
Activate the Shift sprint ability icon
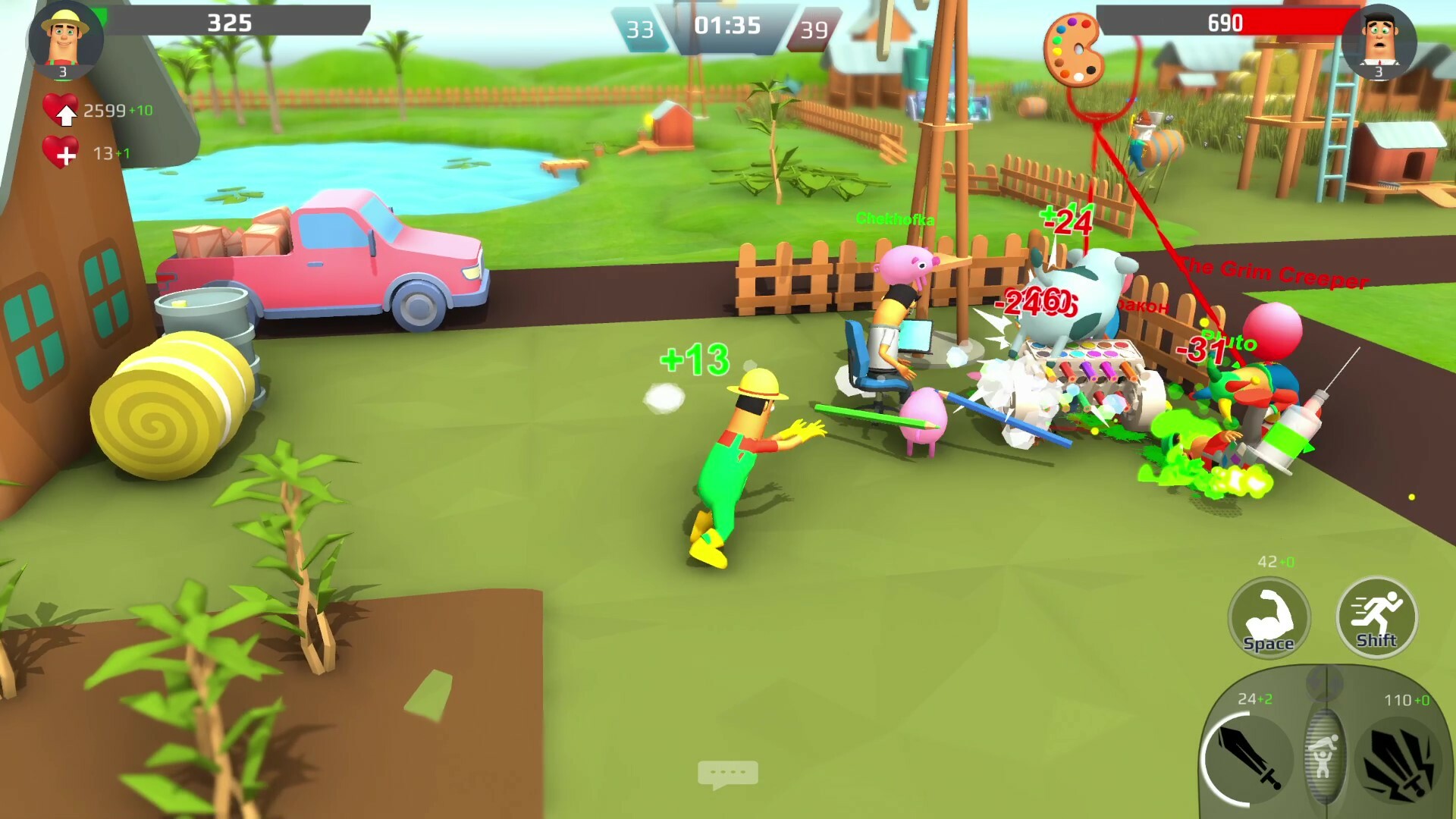(x=1376, y=618)
